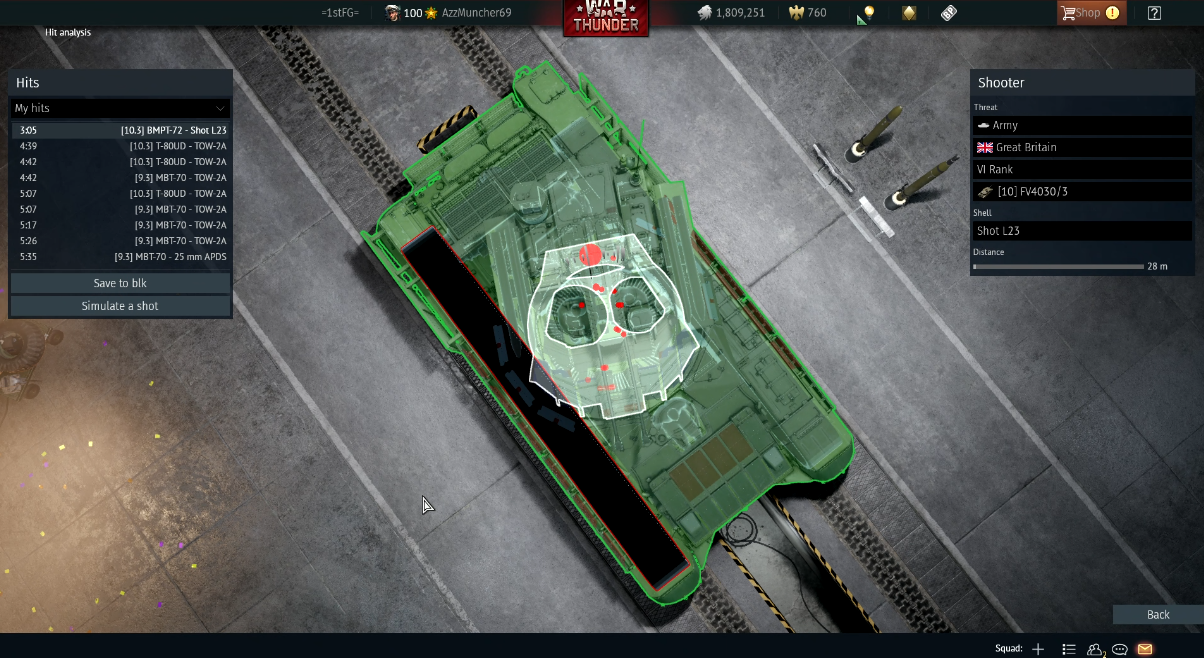Image resolution: width=1204 pixels, height=658 pixels.
Task: Change the FV4030/3 shooter vehicle
Action: pyautogui.click(x=1081, y=191)
